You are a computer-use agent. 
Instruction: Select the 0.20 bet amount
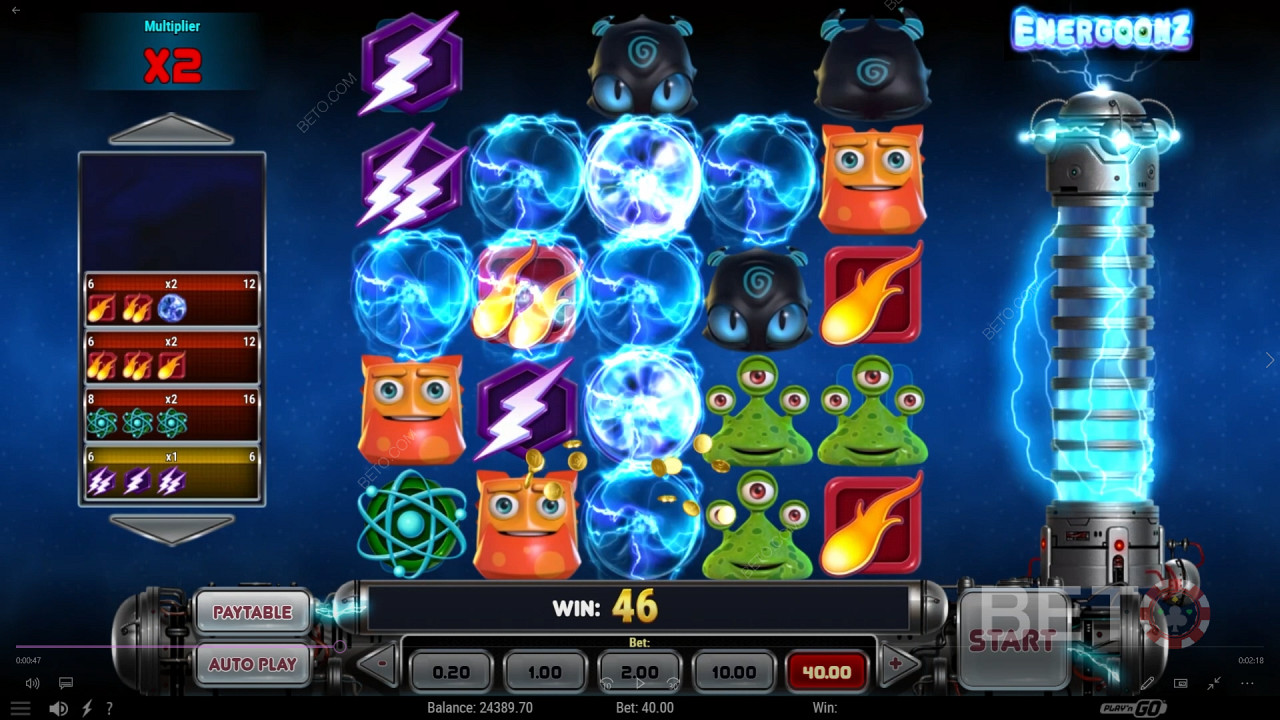[451, 672]
